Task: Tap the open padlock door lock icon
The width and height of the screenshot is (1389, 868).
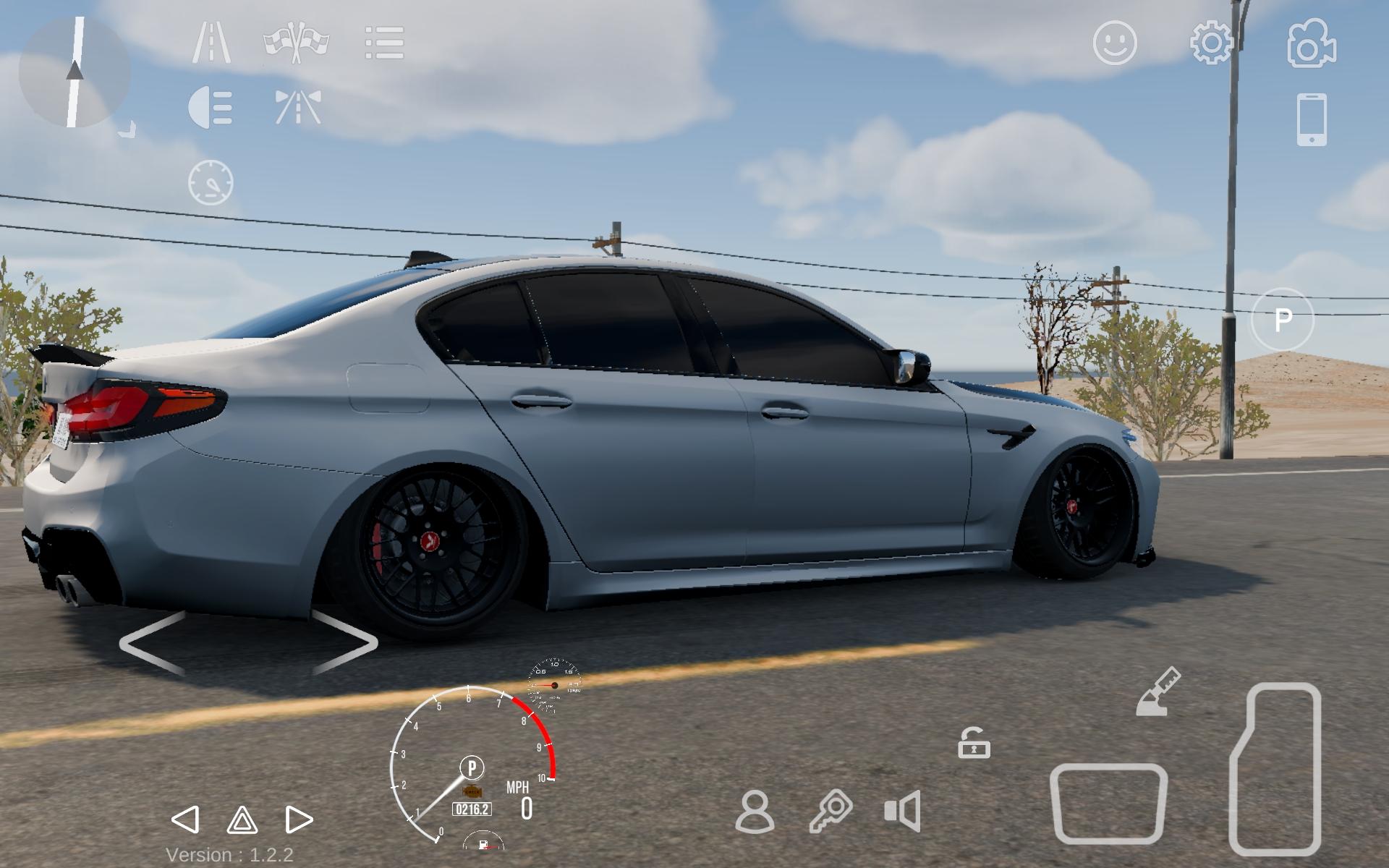Action: (x=974, y=743)
